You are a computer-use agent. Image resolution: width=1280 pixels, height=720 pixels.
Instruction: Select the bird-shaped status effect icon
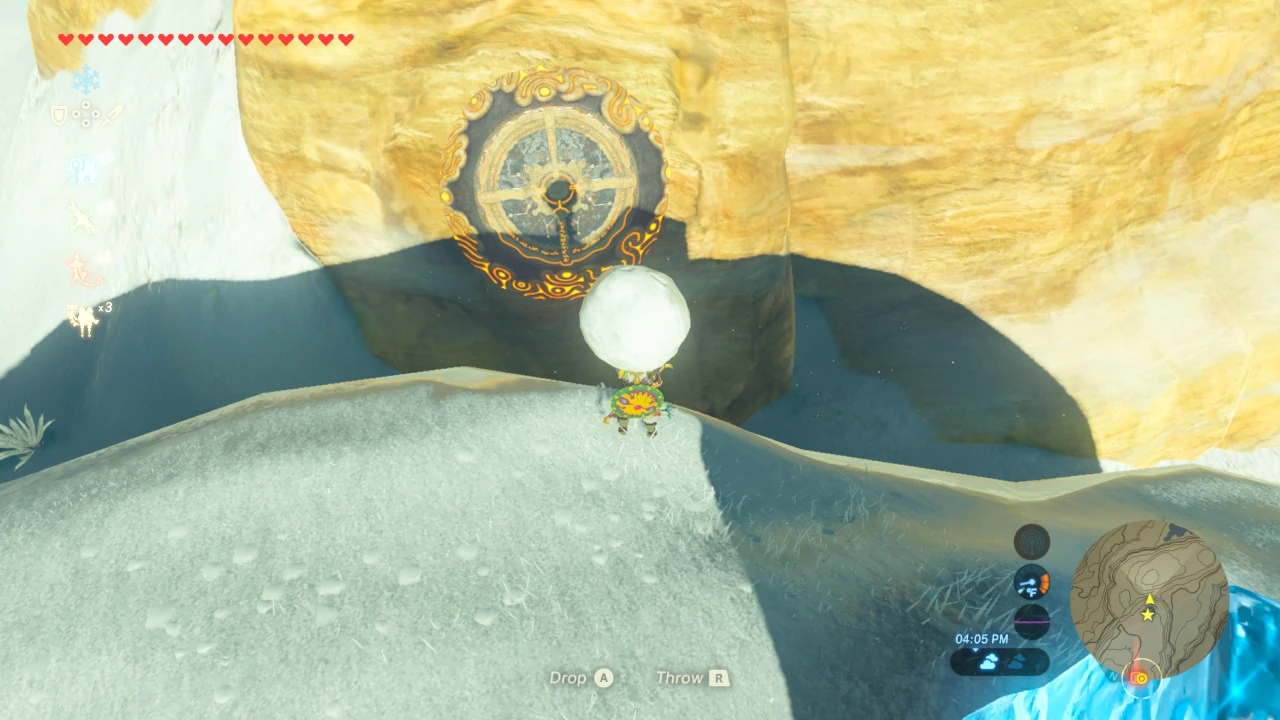pyautogui.click(x=81, y=216)
